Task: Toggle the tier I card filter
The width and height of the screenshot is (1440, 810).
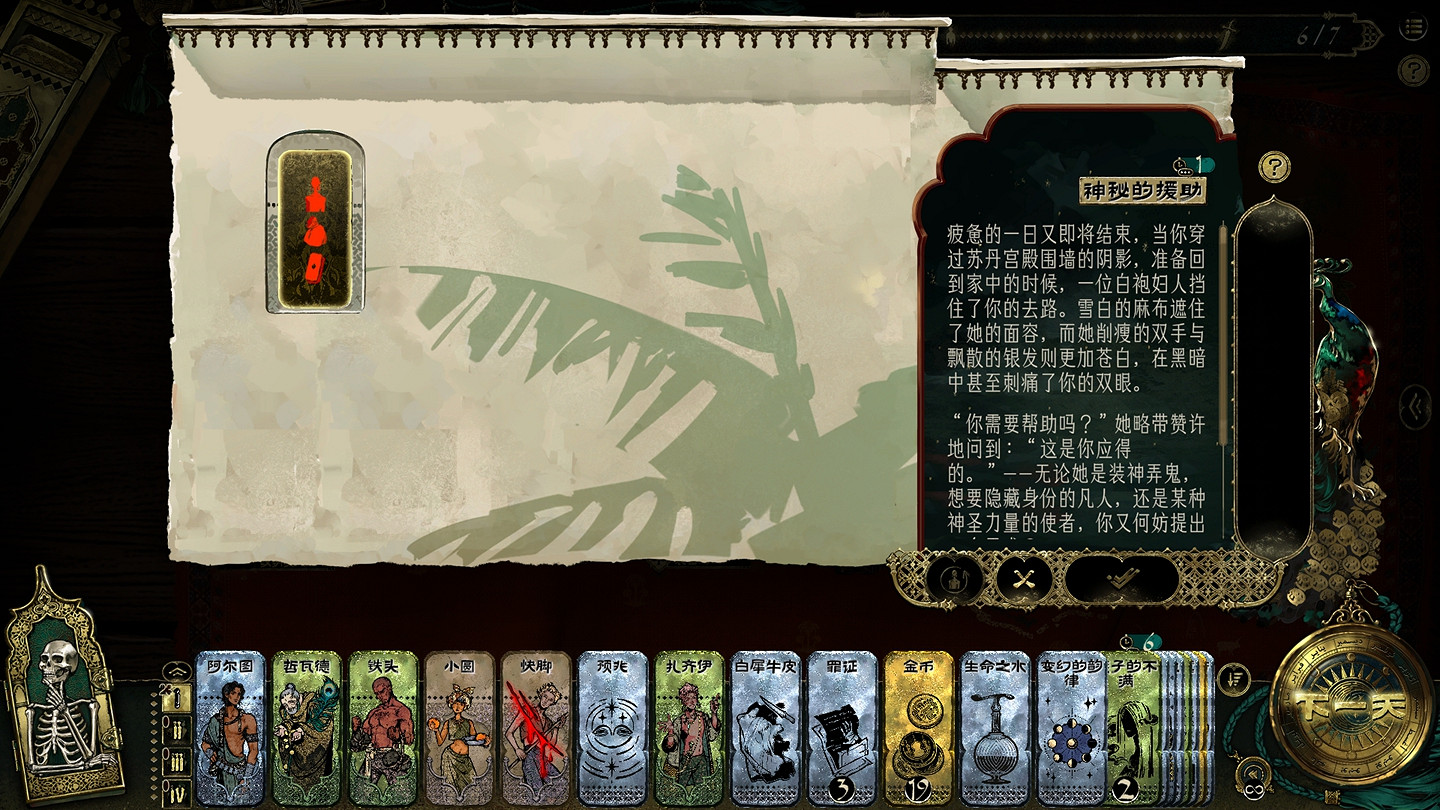Action: pos(176,697)
